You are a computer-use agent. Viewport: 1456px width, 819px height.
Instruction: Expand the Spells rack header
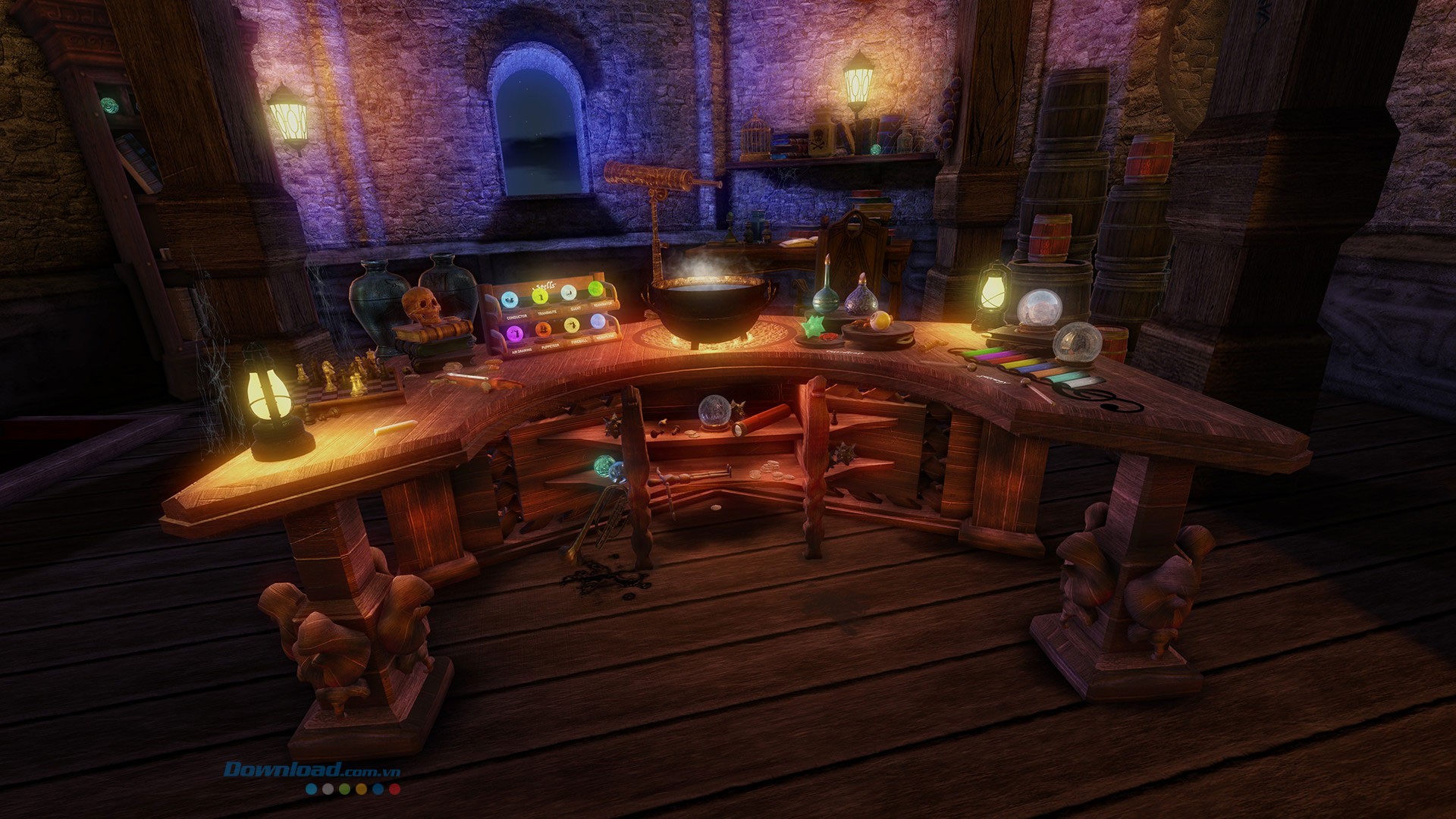point(544,286)
